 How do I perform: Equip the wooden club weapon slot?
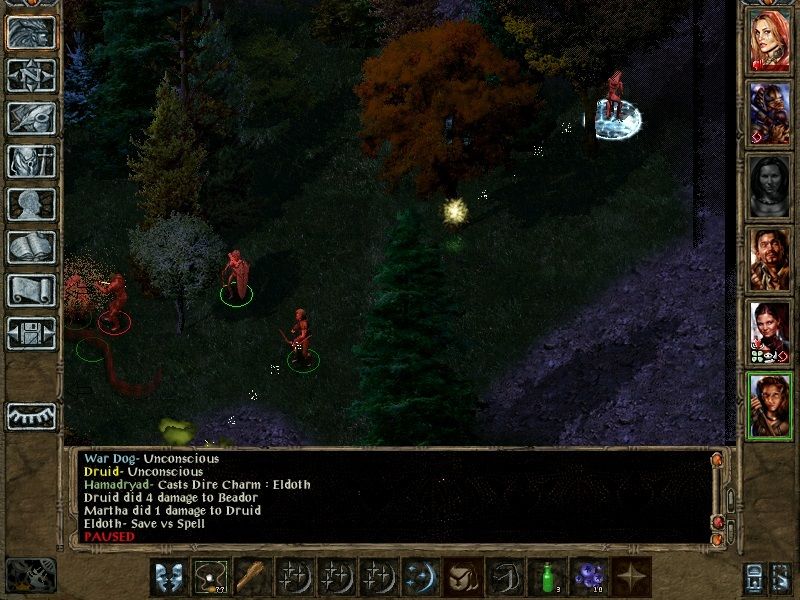[x=251, y=578]
